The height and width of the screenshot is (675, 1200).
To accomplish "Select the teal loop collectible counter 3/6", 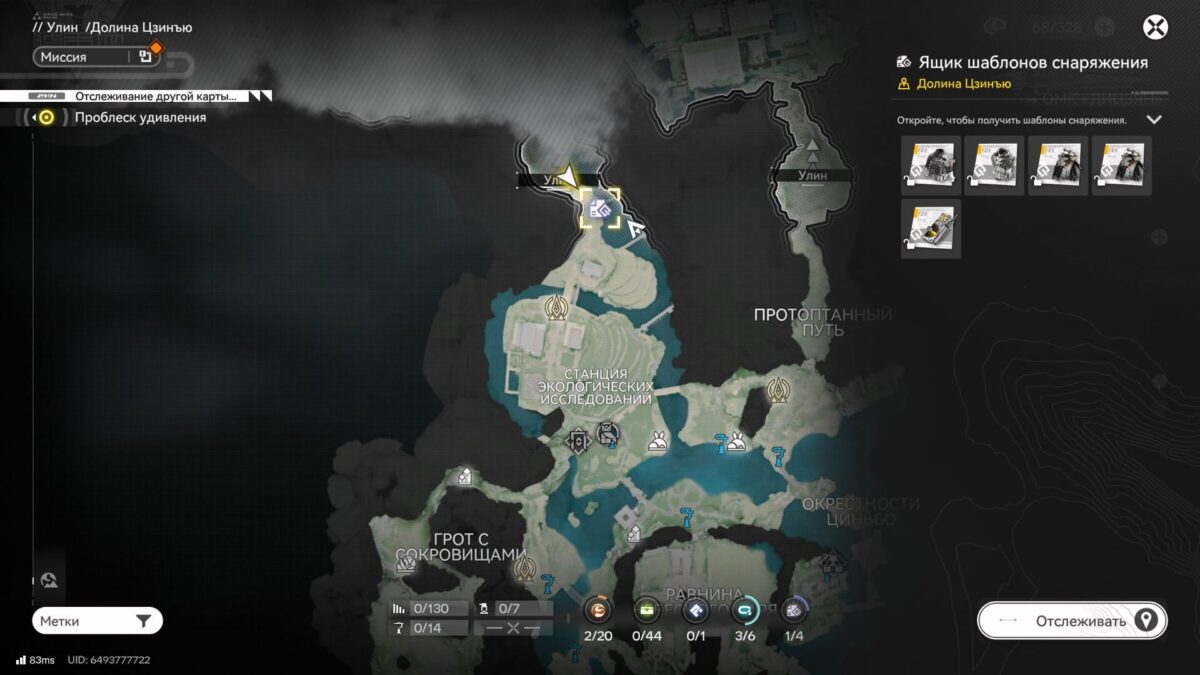I will 745,610.
